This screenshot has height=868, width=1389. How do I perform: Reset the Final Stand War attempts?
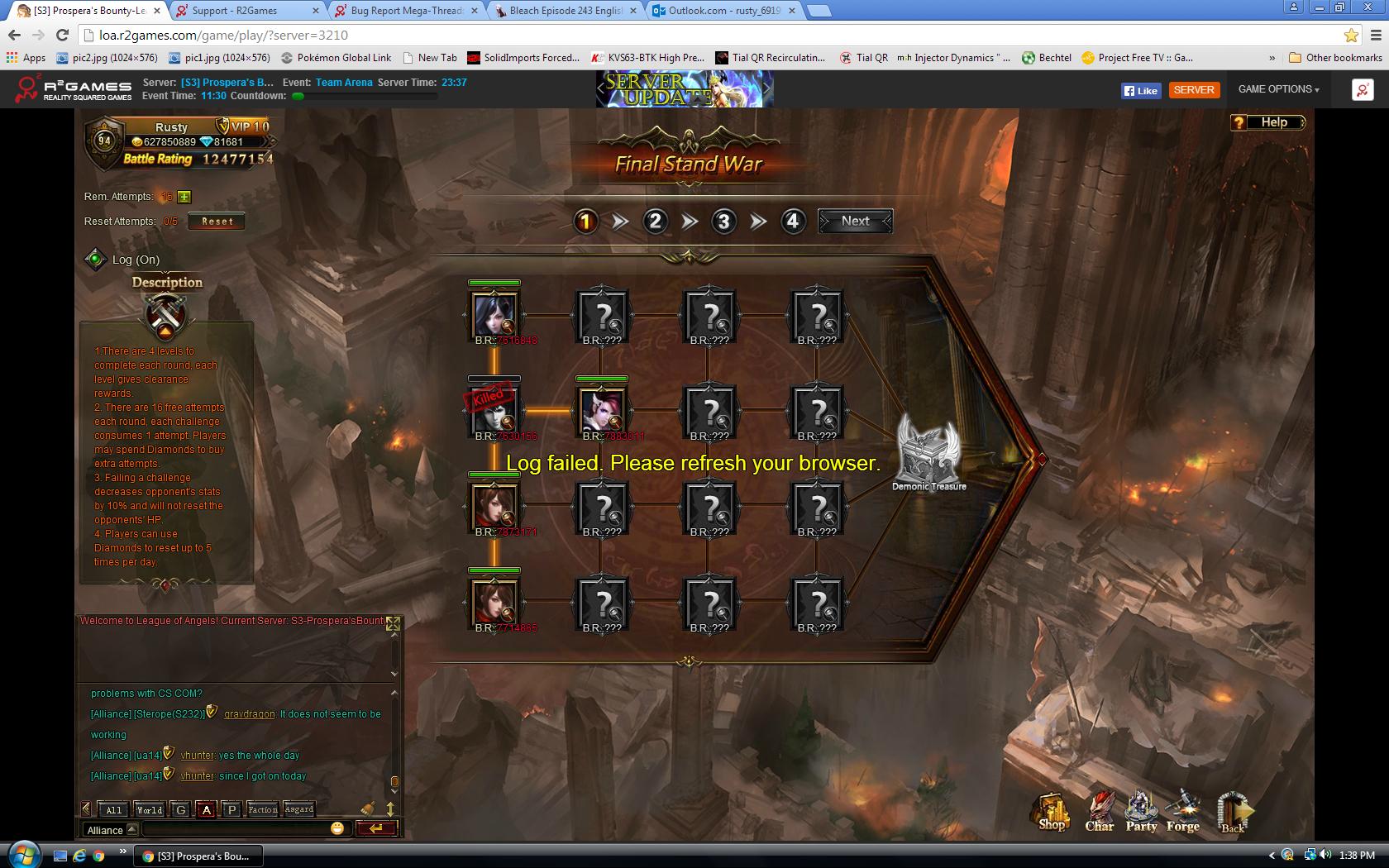pos(217,222)
